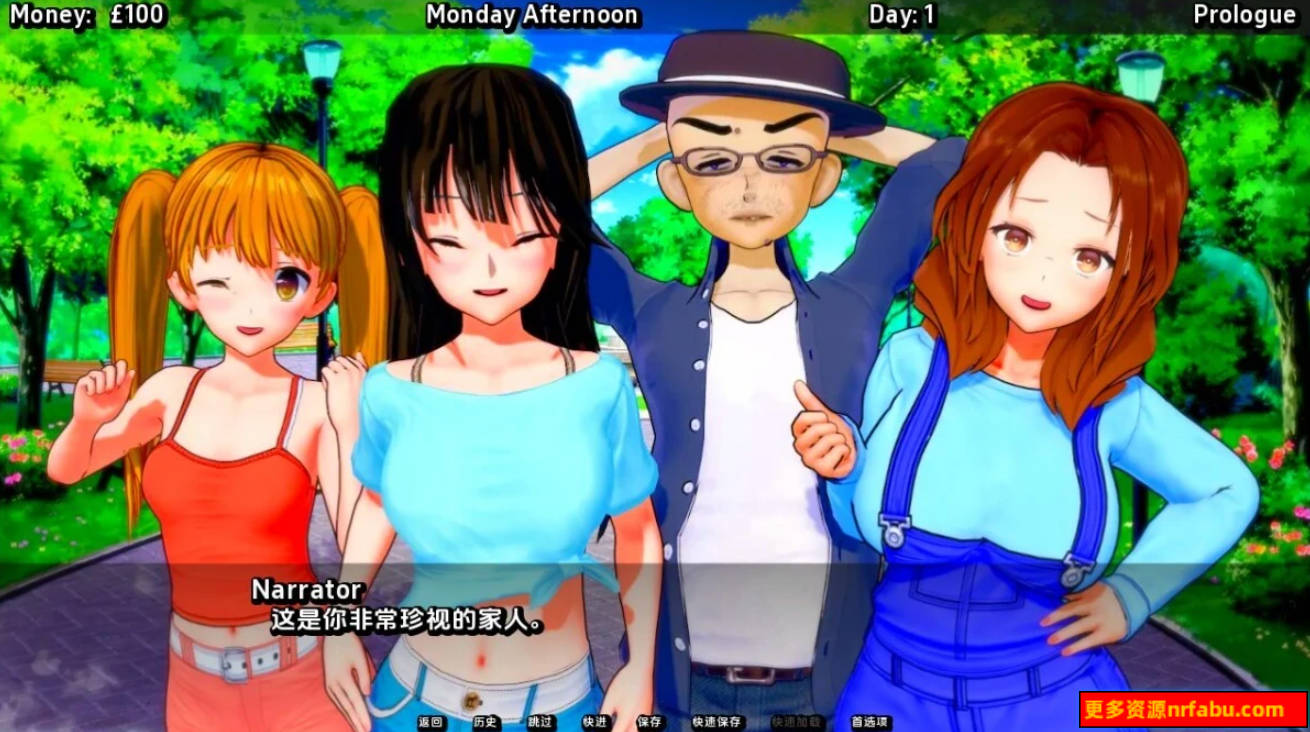Toggle 快进 (Fast-forward) in the quick menu
Image resolution: width=1310 pixels, height=732 pixels.
coord(594,722)
